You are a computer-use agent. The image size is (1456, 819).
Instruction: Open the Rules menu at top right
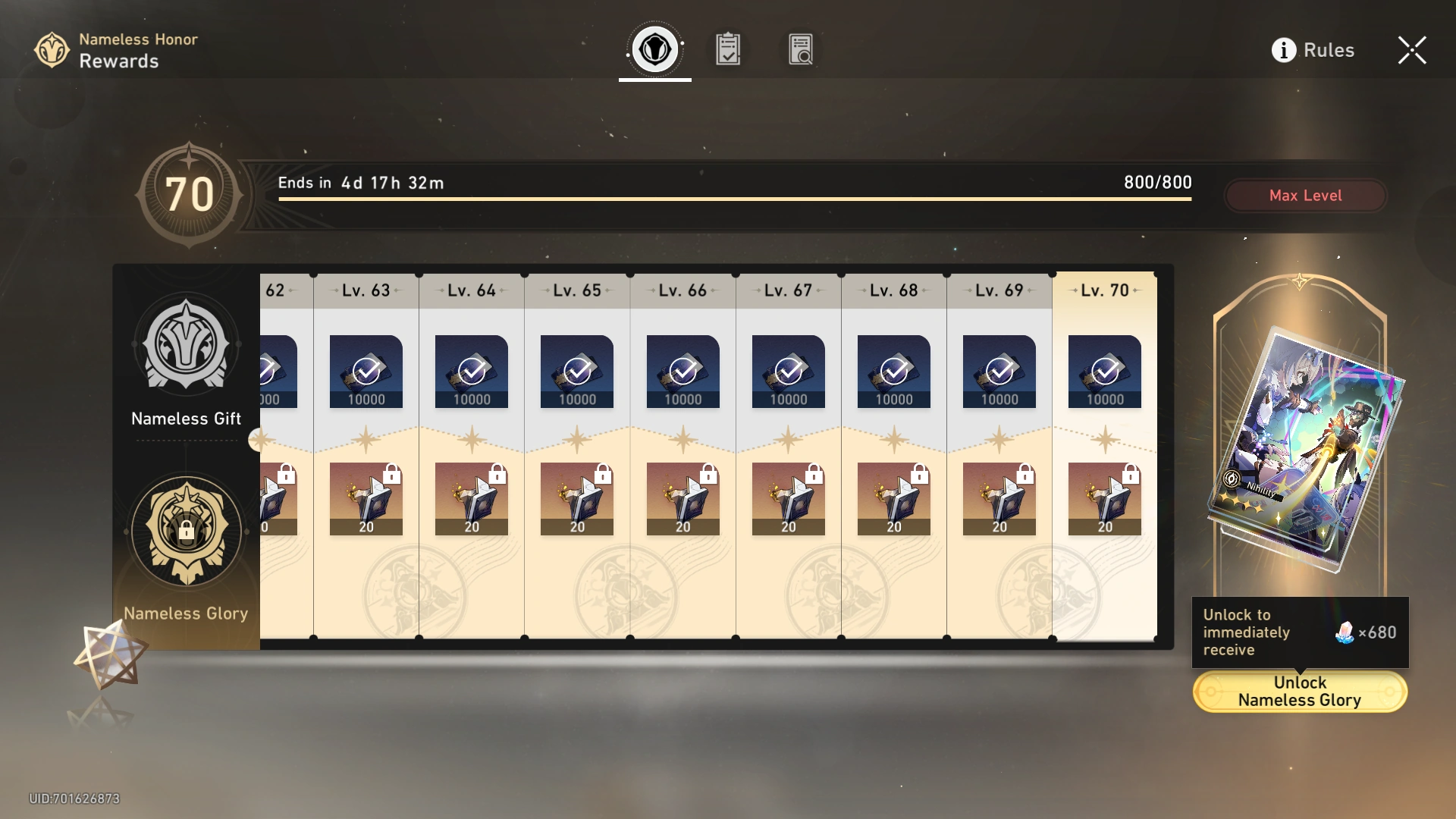(1328, 50)
